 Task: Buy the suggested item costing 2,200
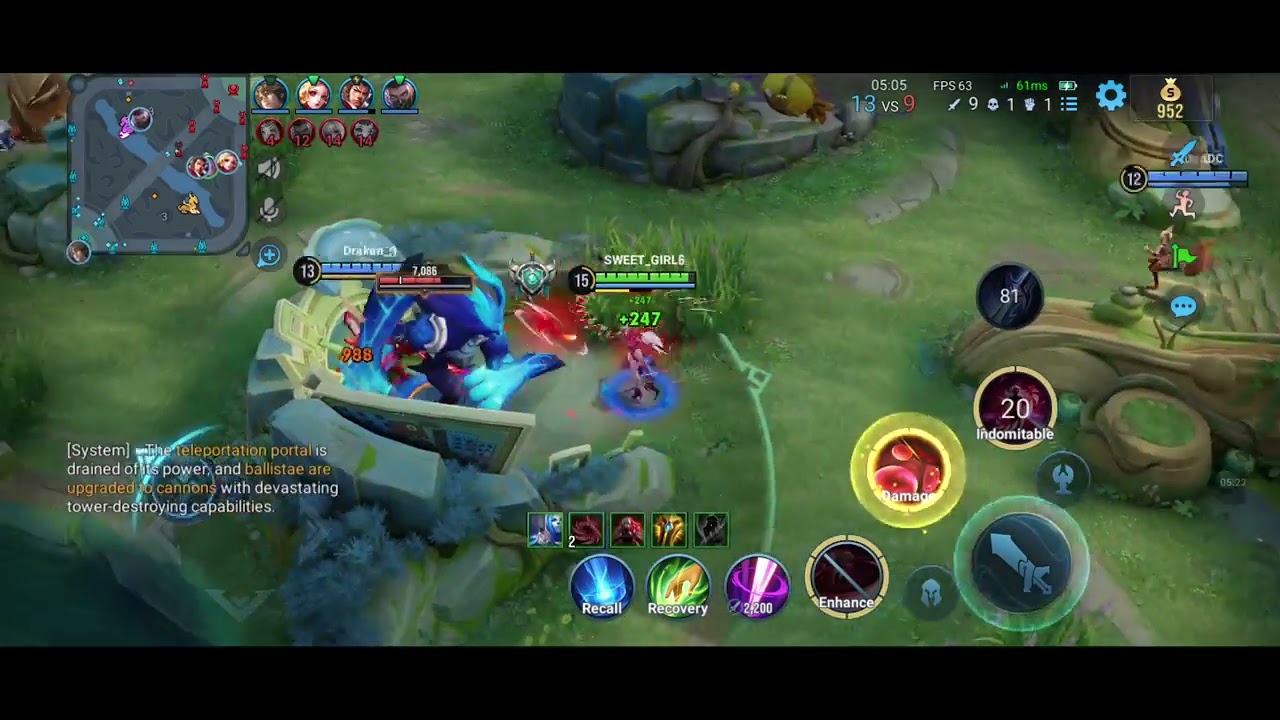pyautogui.click(x=756, y=586)
